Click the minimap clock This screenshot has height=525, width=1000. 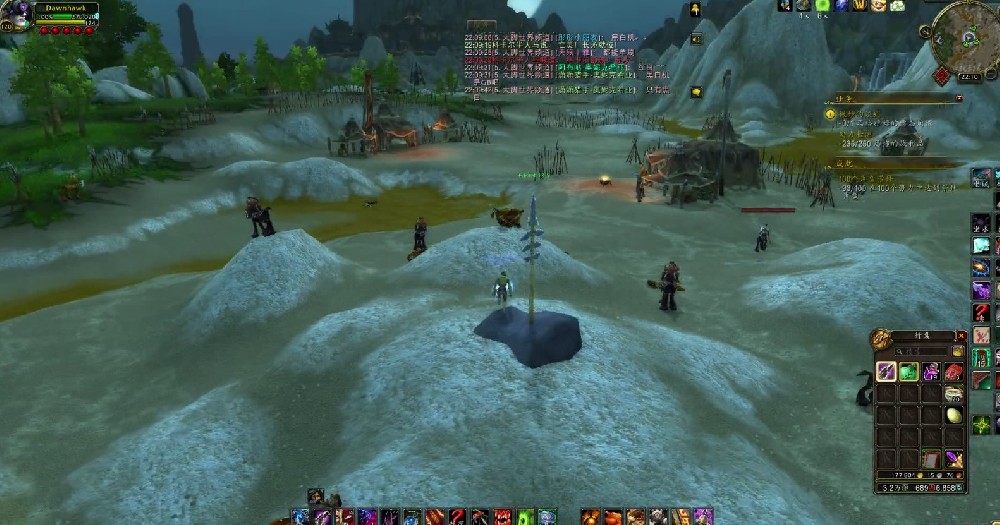tap(968, 76)
